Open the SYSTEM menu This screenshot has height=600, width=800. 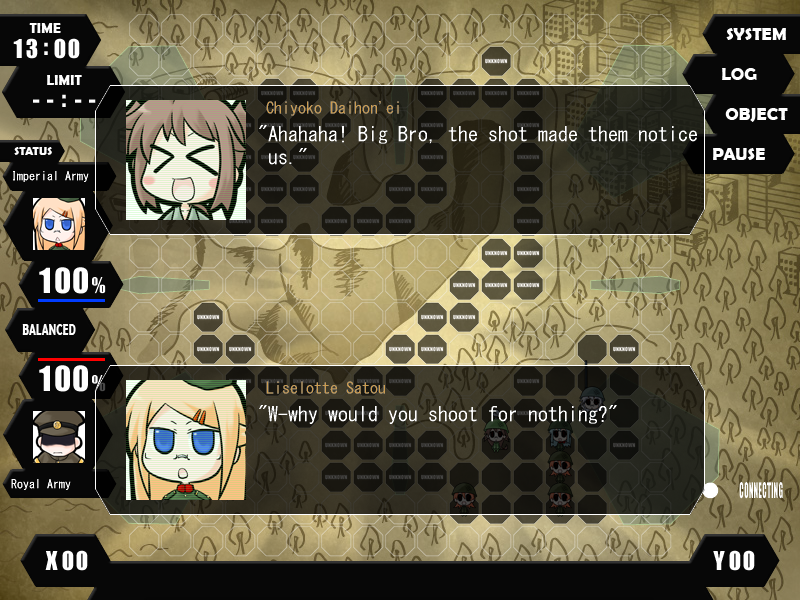754,34
